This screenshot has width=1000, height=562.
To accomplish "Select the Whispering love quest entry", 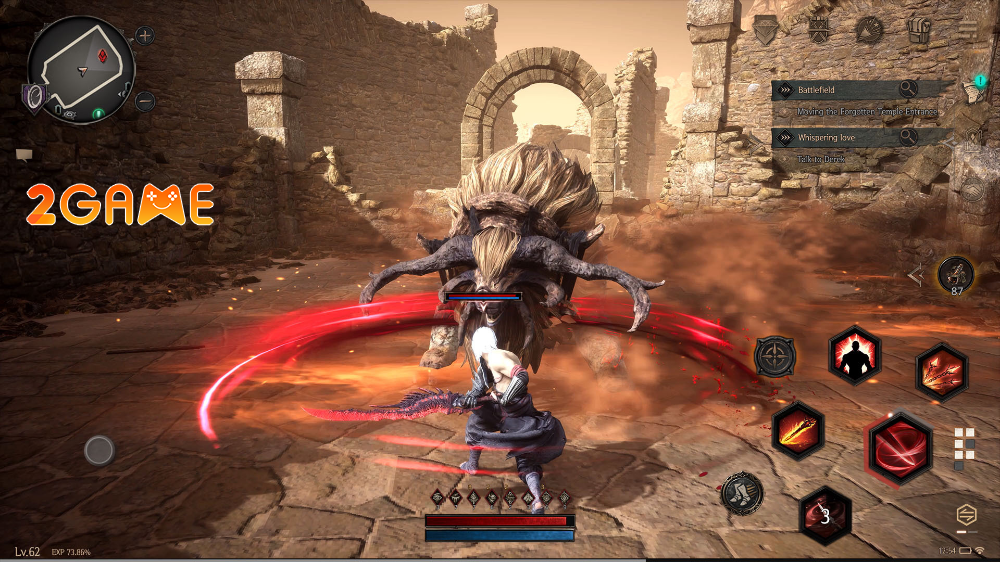I will pos(840,136).
